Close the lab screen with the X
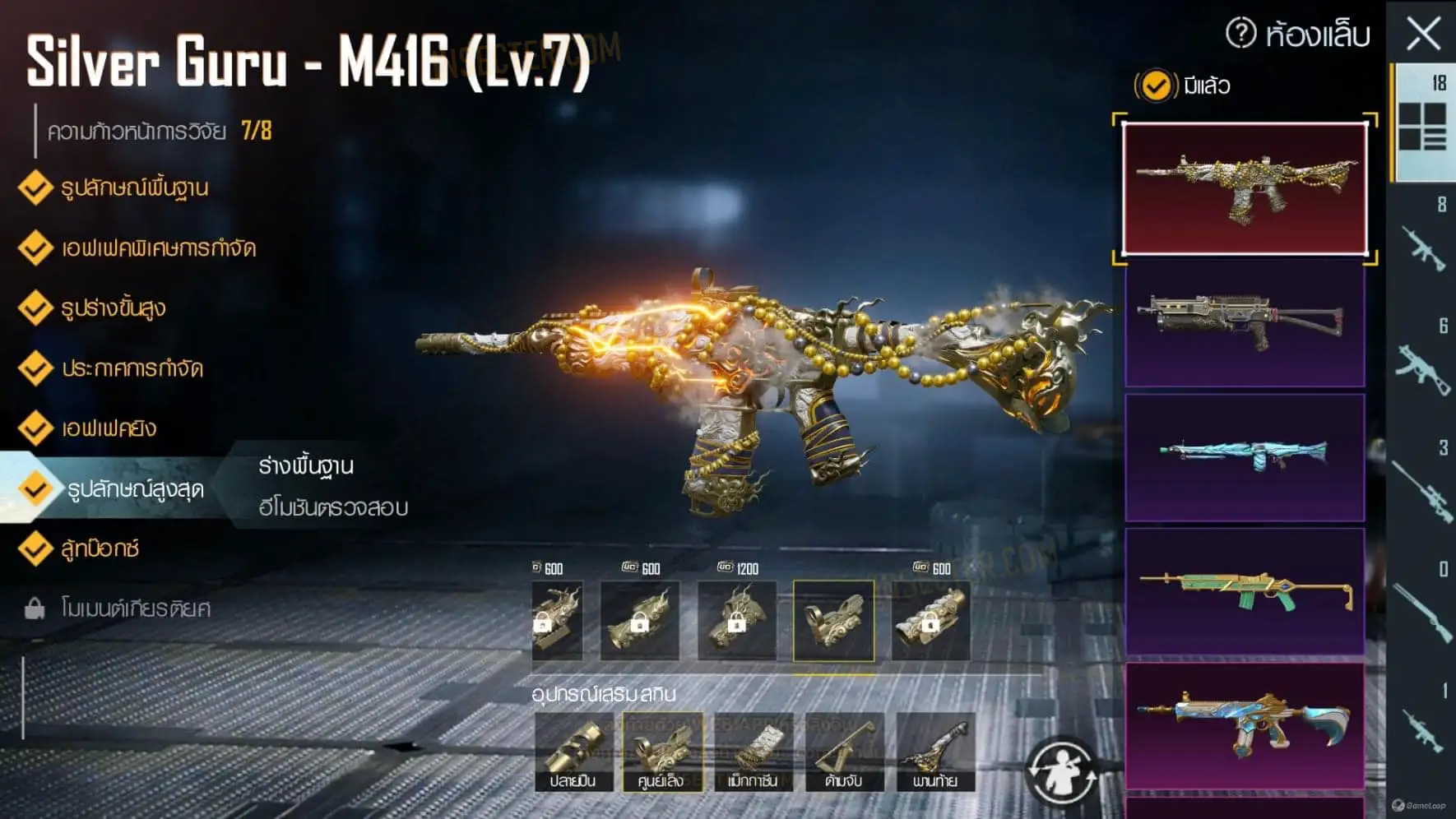Image resolution: width=1456 pixels, height=819 pixels. click(x=1423, y=35)
